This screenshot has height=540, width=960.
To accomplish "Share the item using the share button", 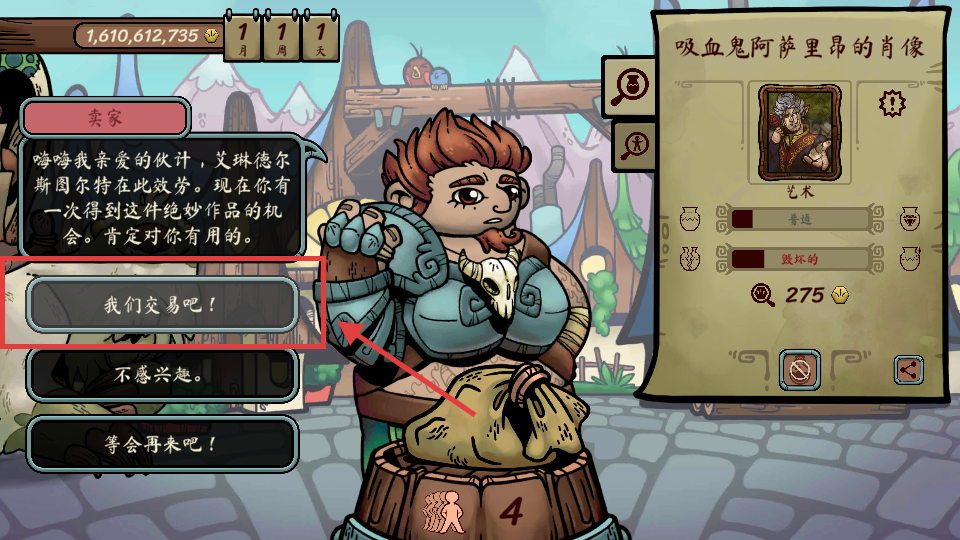I will tap(908, 370).
